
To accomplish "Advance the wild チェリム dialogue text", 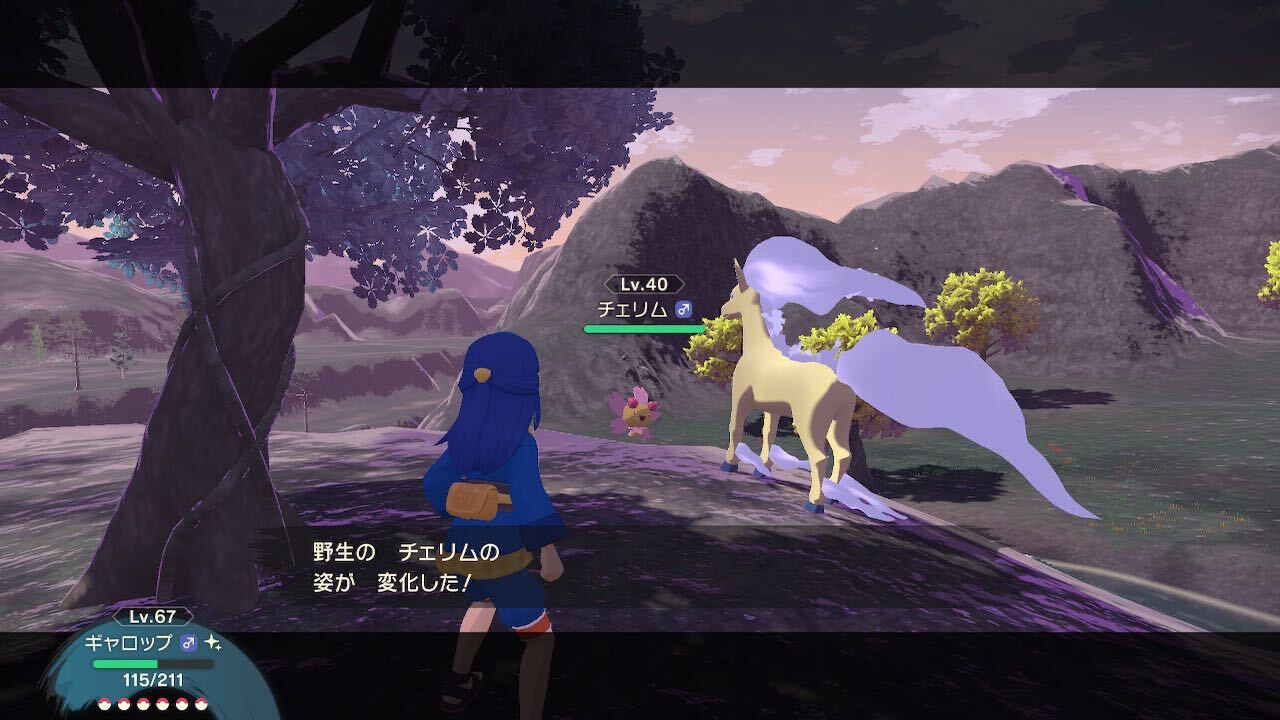I will tap(390, 570).
